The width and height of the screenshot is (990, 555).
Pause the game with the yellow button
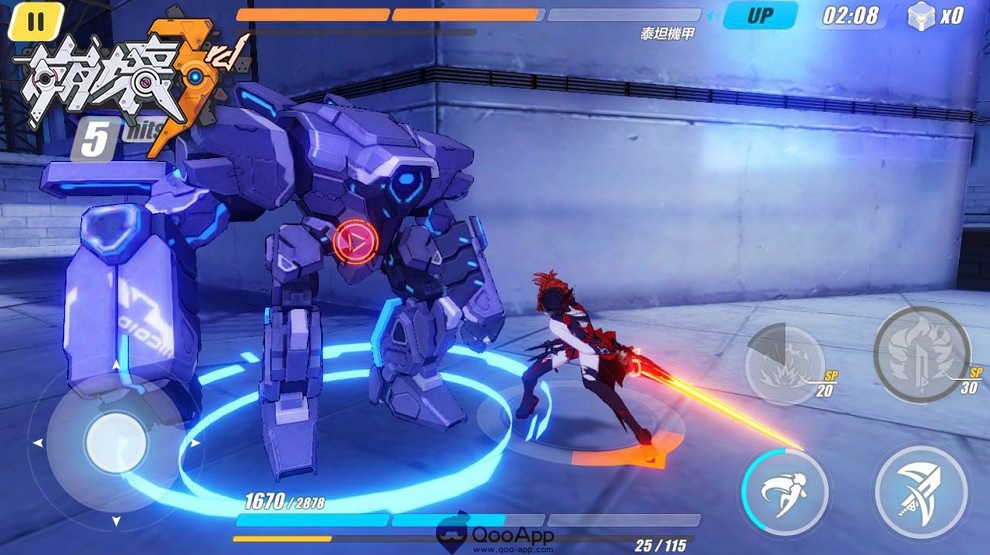click(36, 20)
